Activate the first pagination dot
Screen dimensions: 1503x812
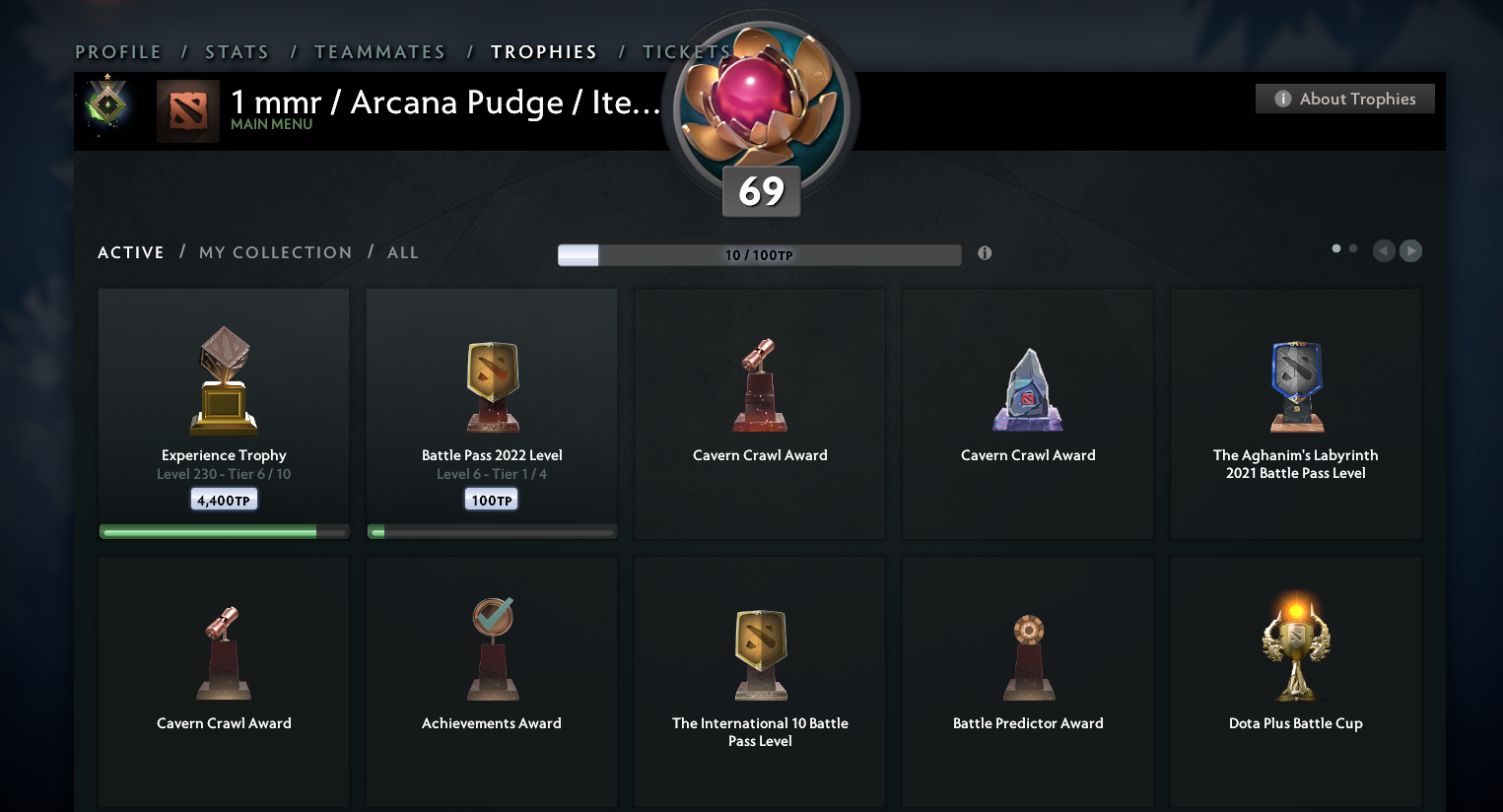(x=1335, y=249)
